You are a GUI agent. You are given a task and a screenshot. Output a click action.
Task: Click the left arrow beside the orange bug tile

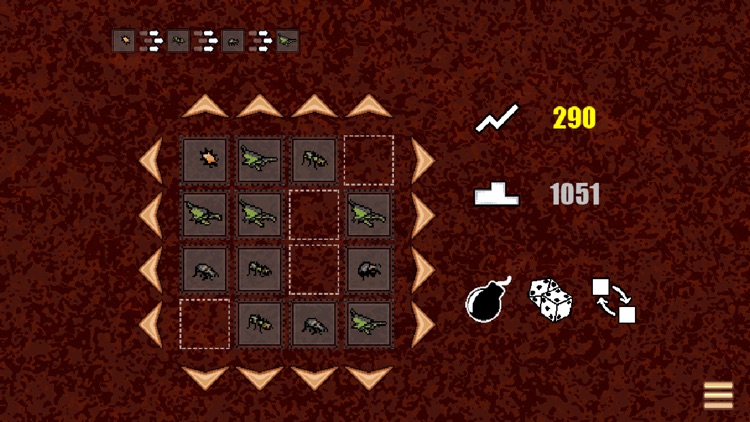pyautogui.click(x=151, y=160)
